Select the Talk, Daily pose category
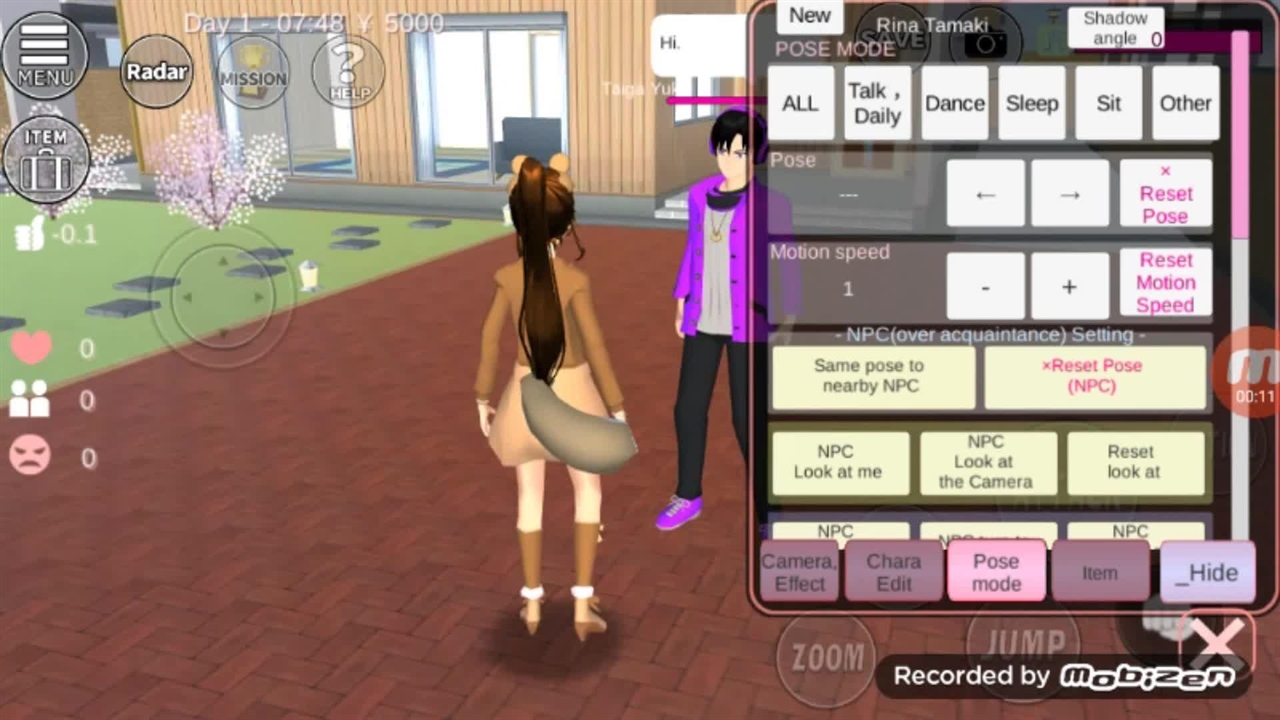Screen dimensions: 1280x720 pos(877,103)
